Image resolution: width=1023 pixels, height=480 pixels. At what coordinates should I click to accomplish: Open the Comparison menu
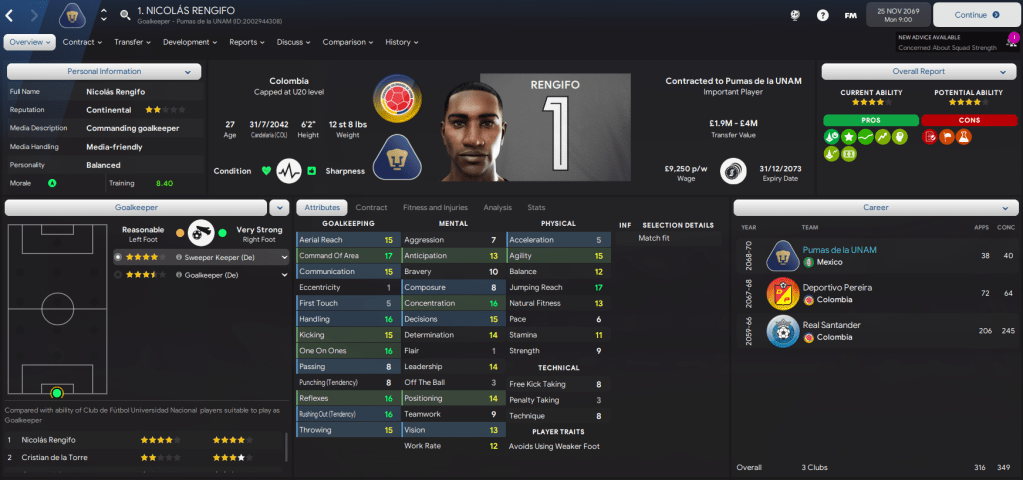click(347, 42)
